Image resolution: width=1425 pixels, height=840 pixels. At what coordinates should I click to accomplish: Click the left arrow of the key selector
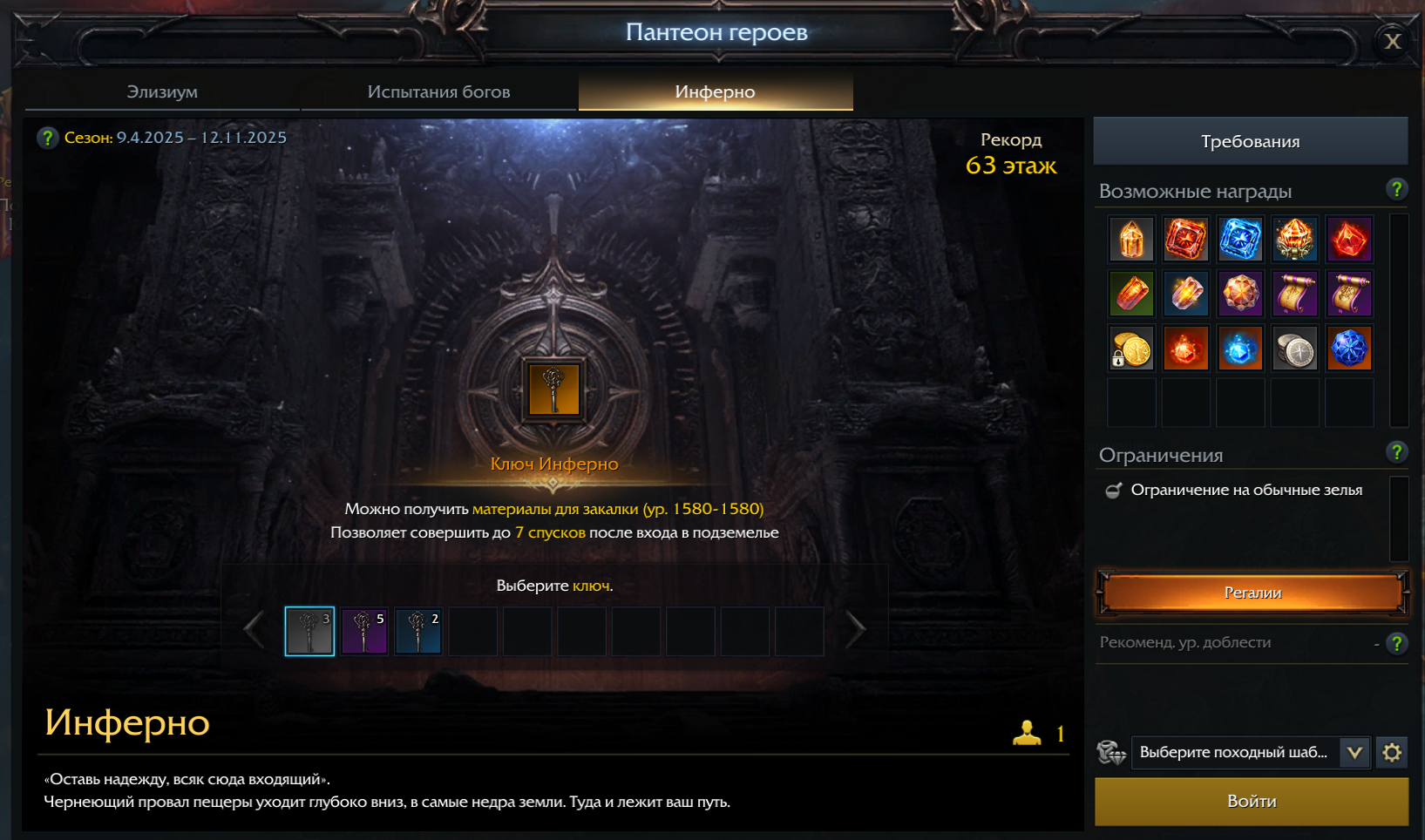point(254,629)
